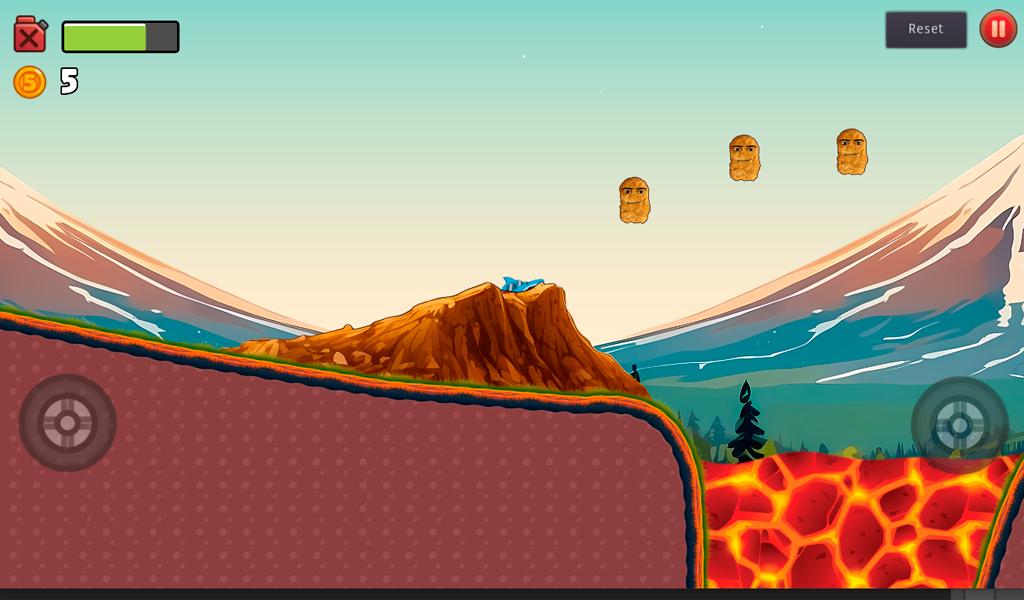Tap the left pedal control

pos(67,423)
